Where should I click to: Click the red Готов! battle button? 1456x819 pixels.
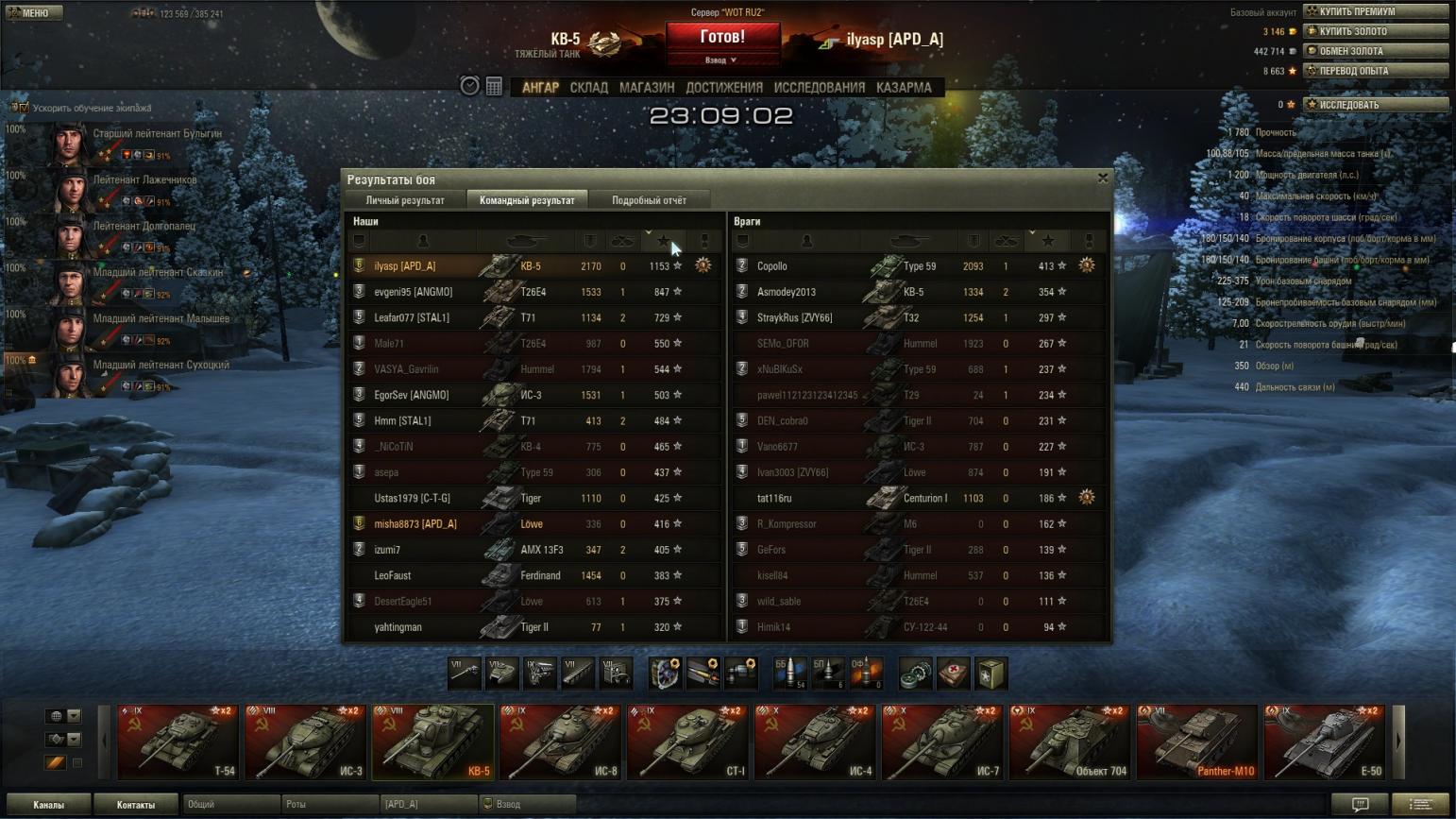click(x=722, y=37)
